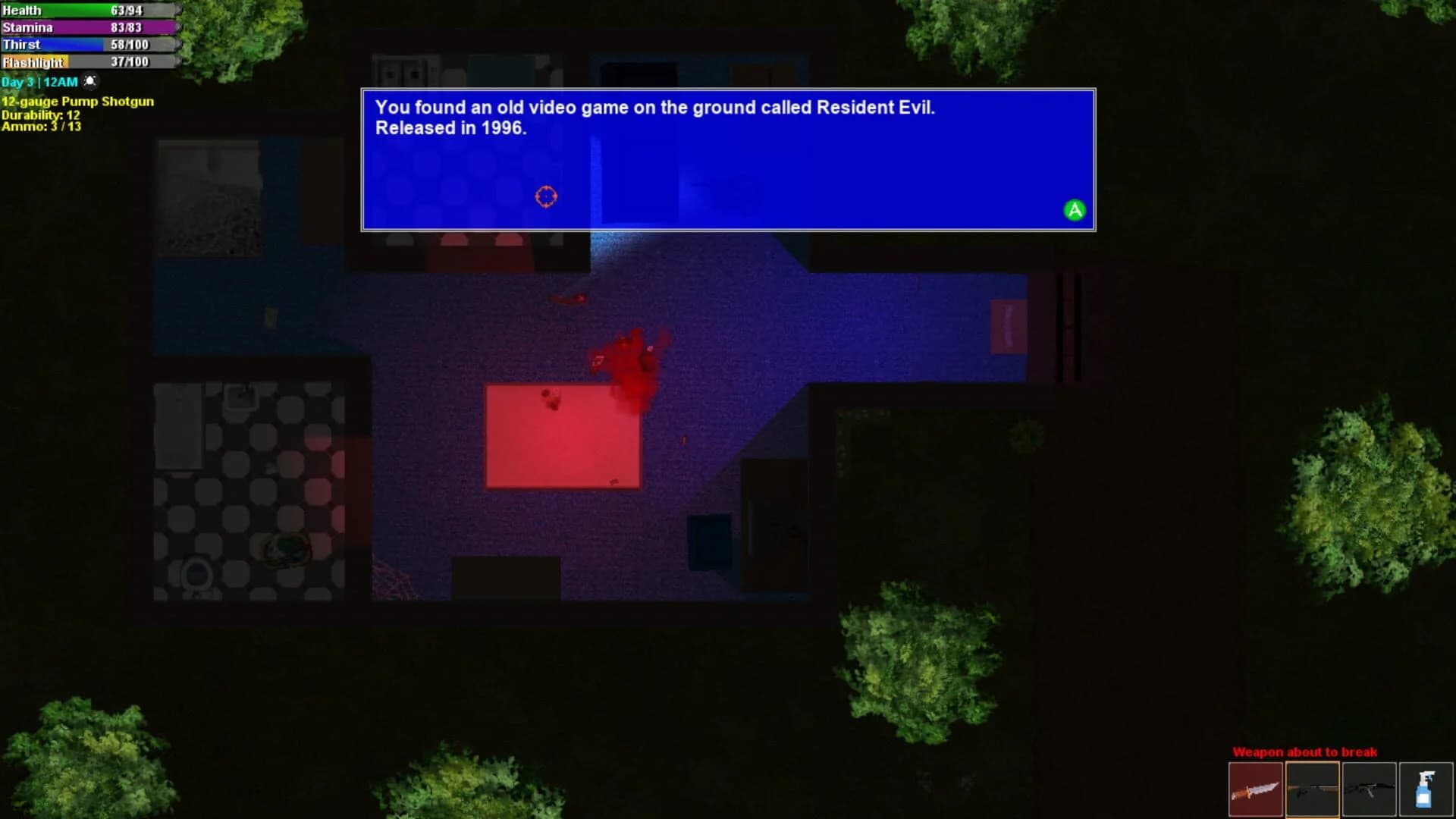
Task: Click the green A button prompt
Action: [x=1074, y=210]
